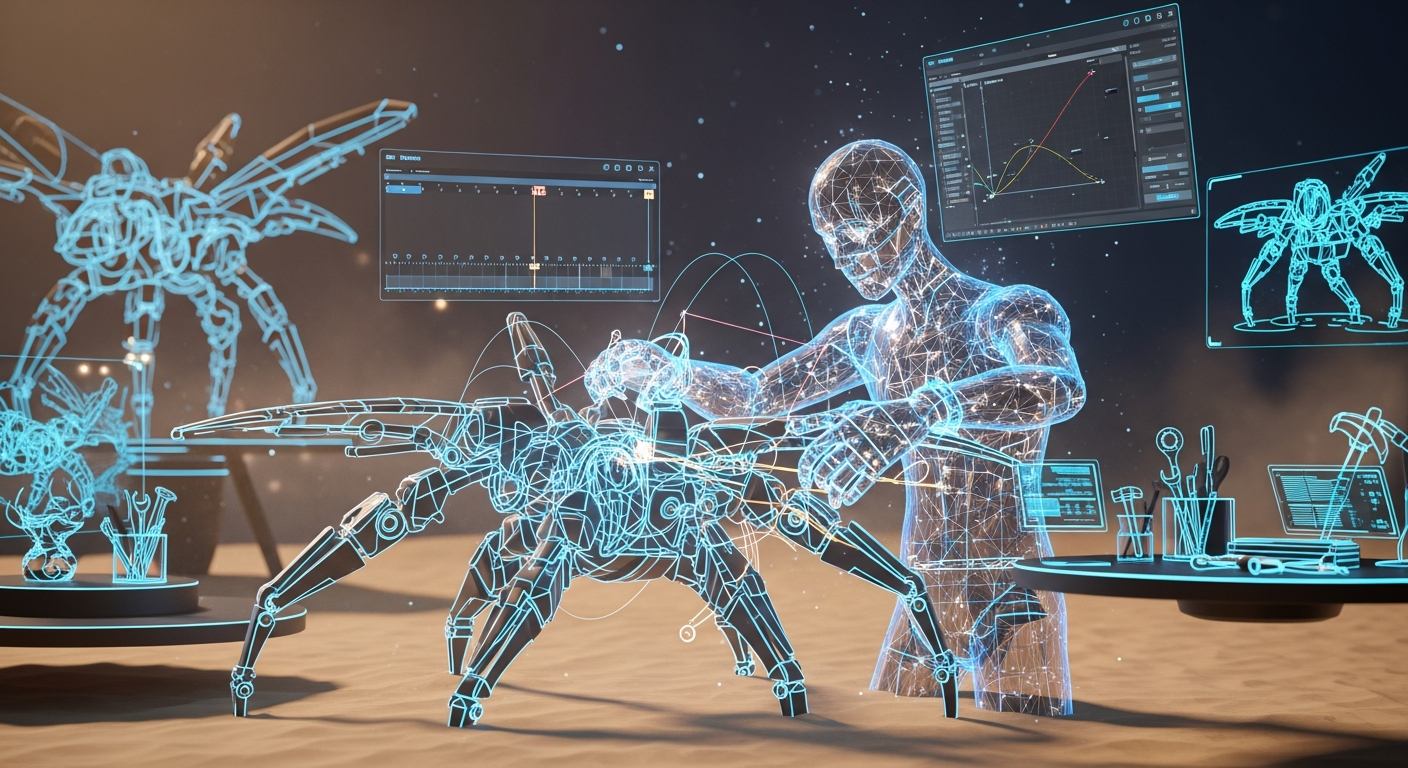Select the red curve's top keyframe point
Image resolution: width=1408 pixels, height=768 pixels.
tap(1091, 72)
